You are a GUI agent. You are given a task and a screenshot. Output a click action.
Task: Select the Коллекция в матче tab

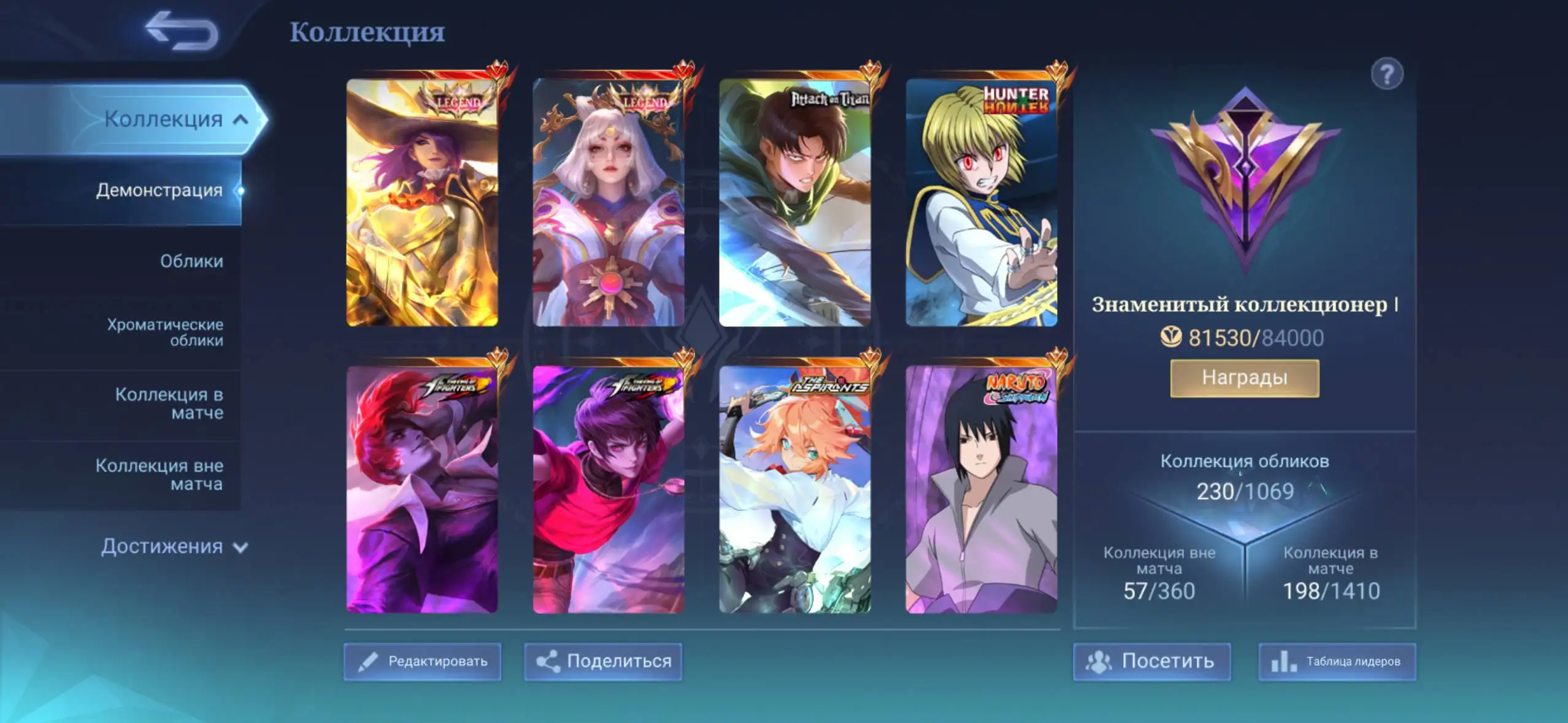(x=169, y=403)
